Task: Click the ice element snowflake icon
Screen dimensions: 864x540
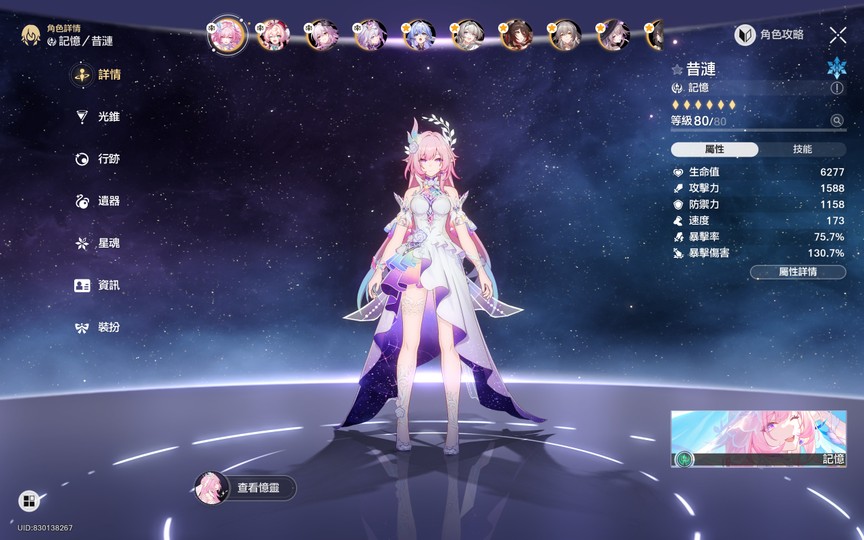Action: point(836,68)
